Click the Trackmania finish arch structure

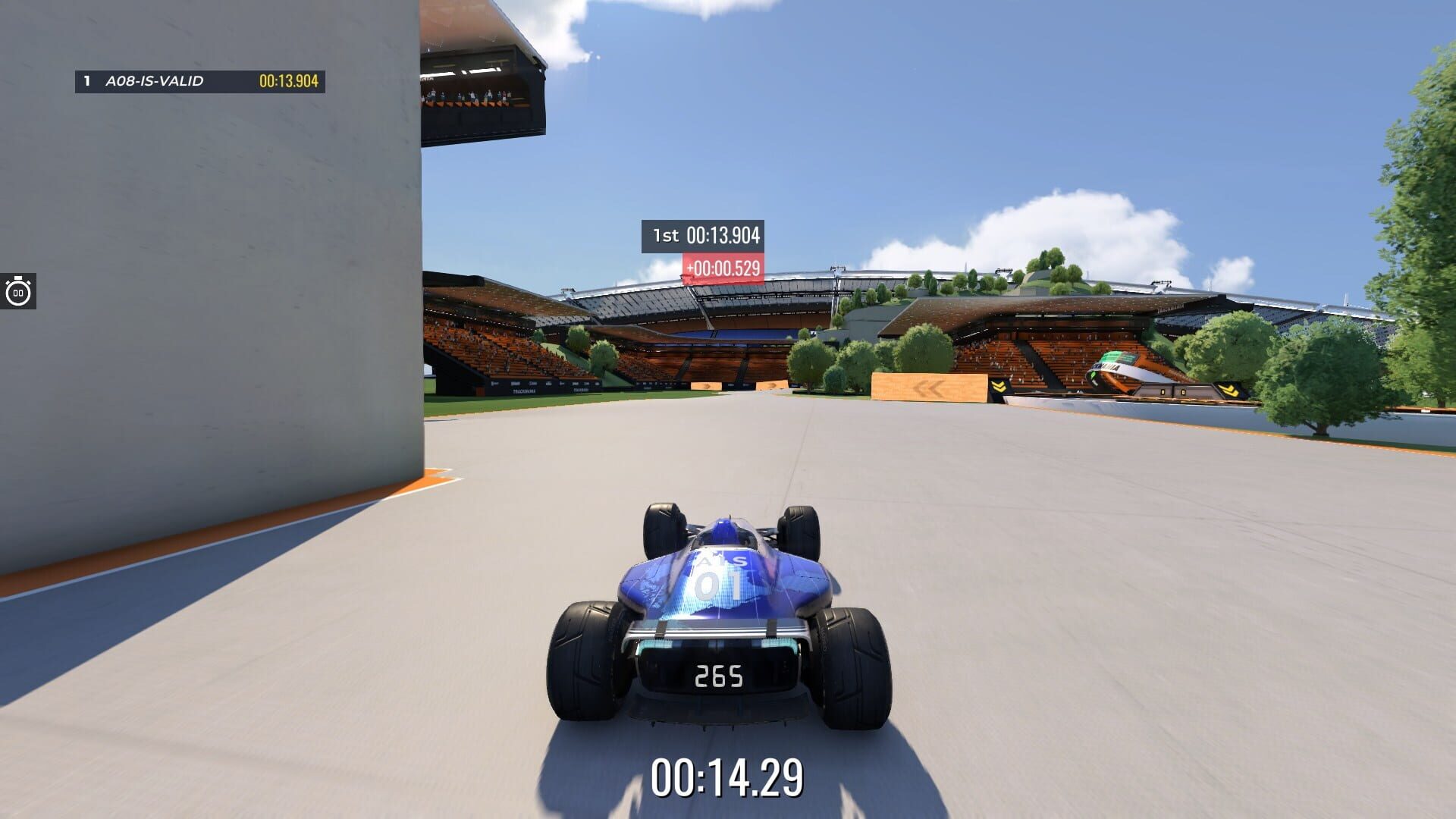1116,369
